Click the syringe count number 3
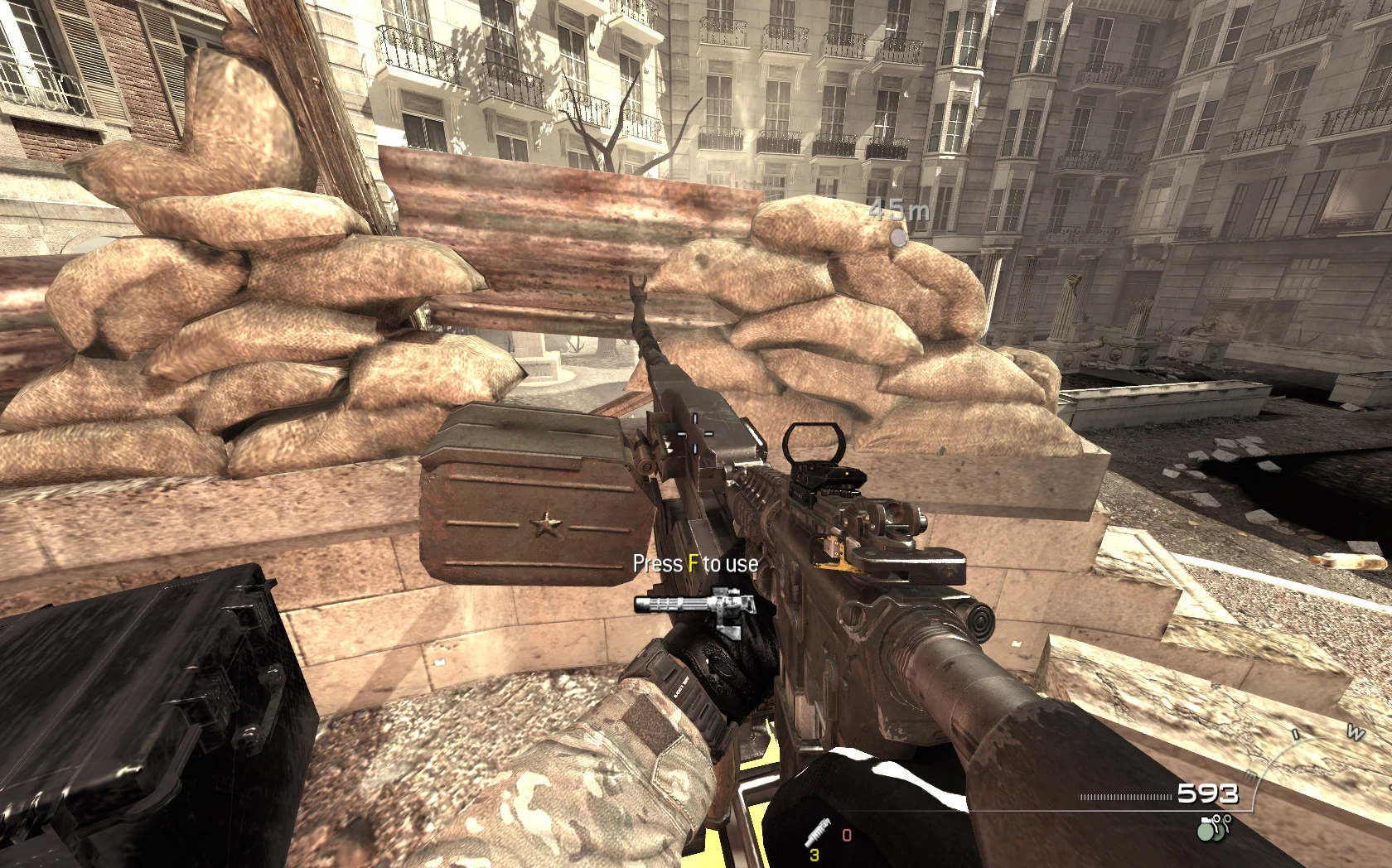The height and width of the screenshot is (868, 1392). (x=815, y=856)
